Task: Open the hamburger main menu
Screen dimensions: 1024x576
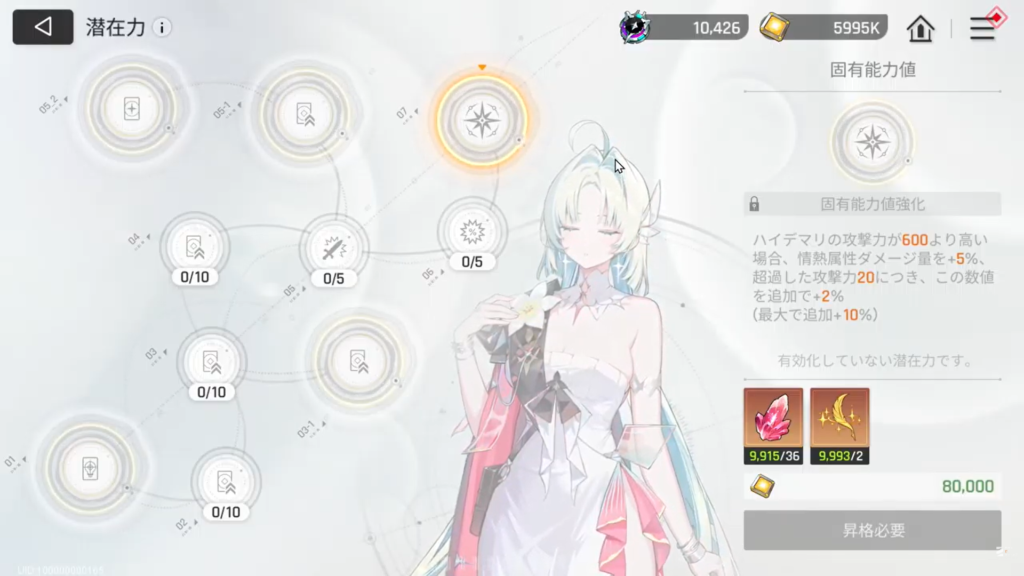Action: tap(983, 29)
